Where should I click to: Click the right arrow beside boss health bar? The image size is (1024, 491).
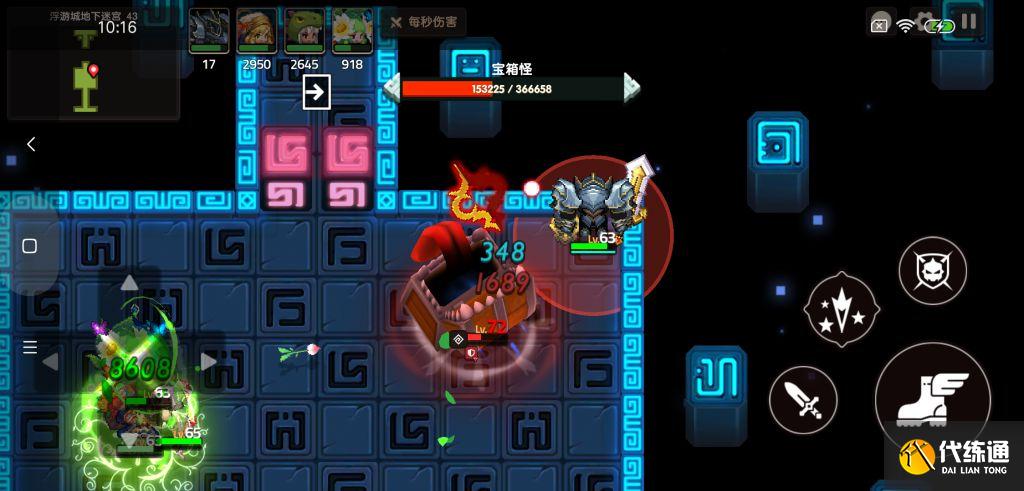coord(632,88)
